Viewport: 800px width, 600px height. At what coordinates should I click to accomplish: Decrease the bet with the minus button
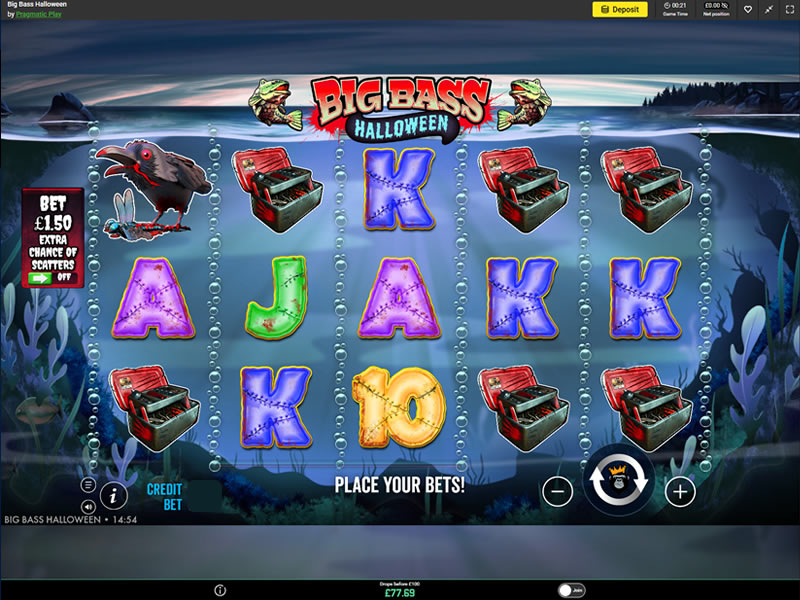pyautogui.click(x=558, y=491)
